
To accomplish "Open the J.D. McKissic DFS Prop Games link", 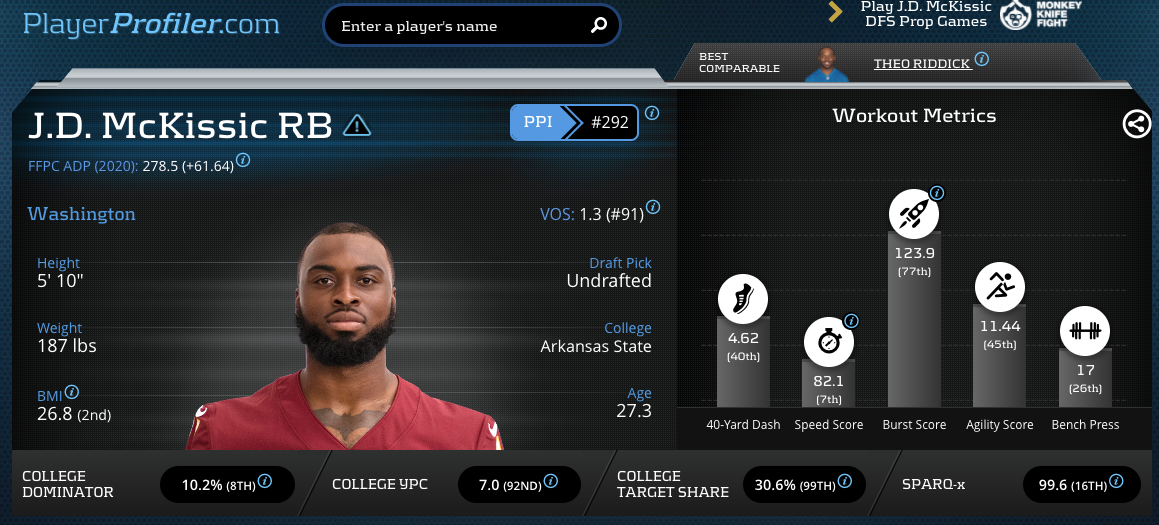I will click(926, 14).
